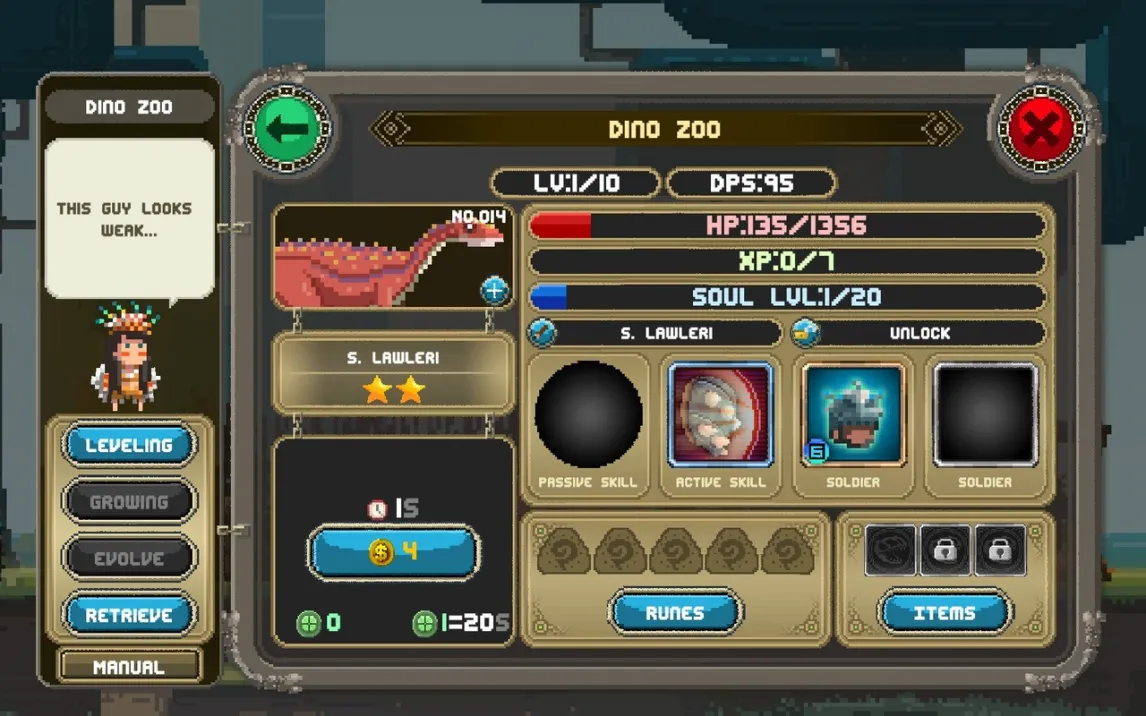Close the Dino Zoo window
The width and height of the screenshot is (1146, 716).
(x=1040, y=129)
